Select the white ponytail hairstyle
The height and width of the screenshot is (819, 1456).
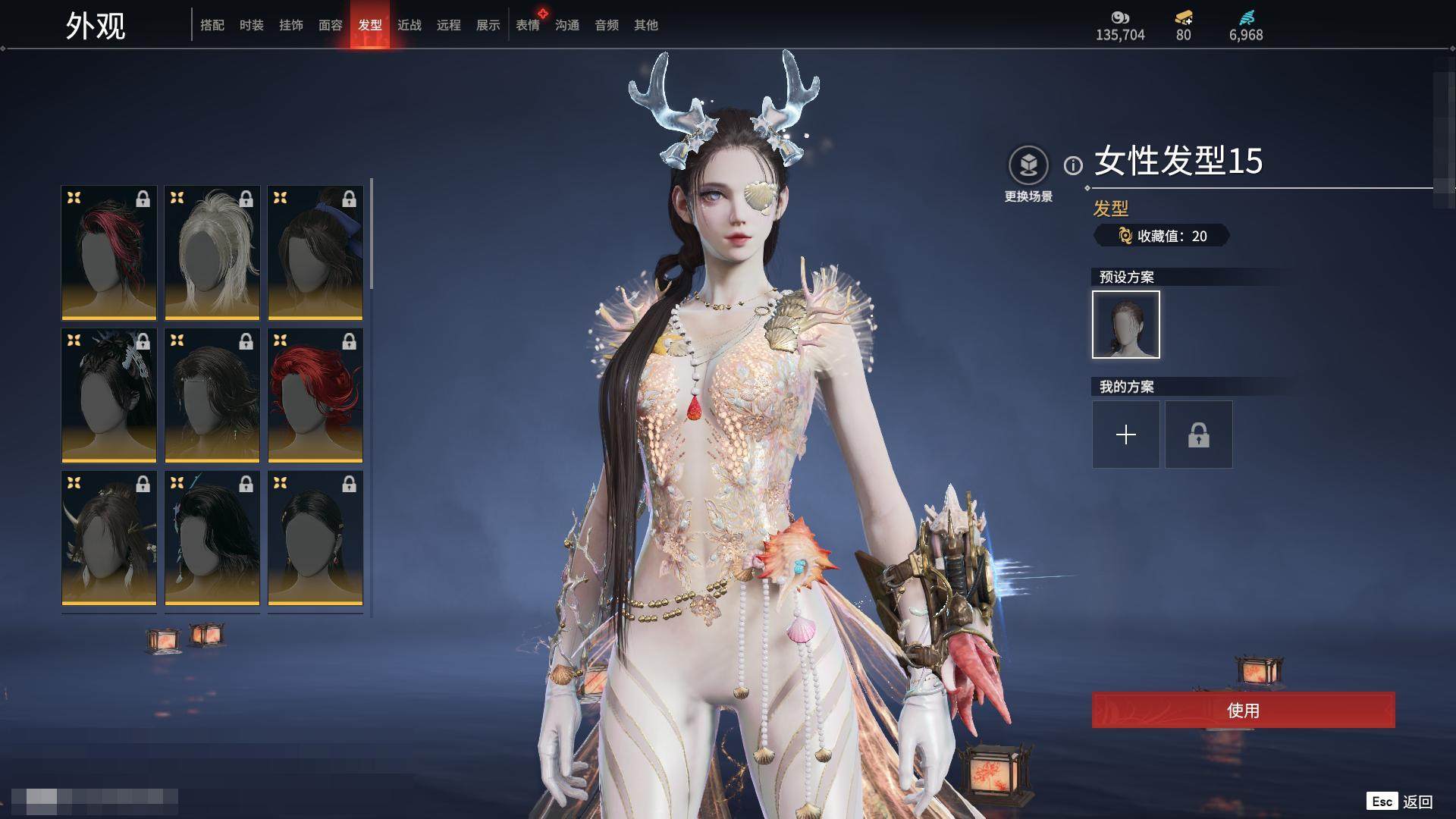(x=212, y=253)
